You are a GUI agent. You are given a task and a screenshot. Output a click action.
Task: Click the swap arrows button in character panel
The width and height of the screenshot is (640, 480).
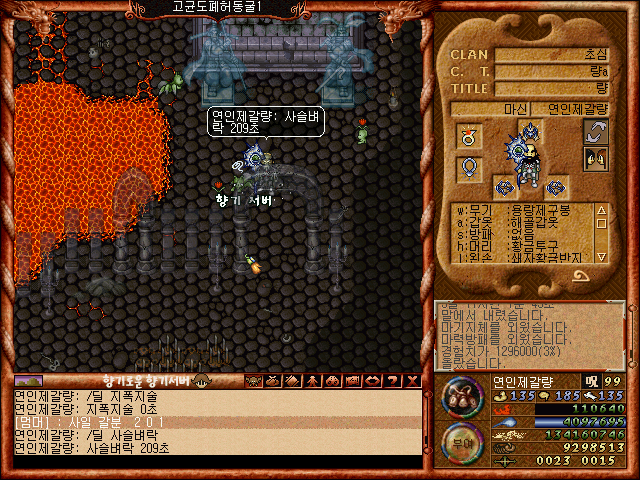click(x=597, y=132)
